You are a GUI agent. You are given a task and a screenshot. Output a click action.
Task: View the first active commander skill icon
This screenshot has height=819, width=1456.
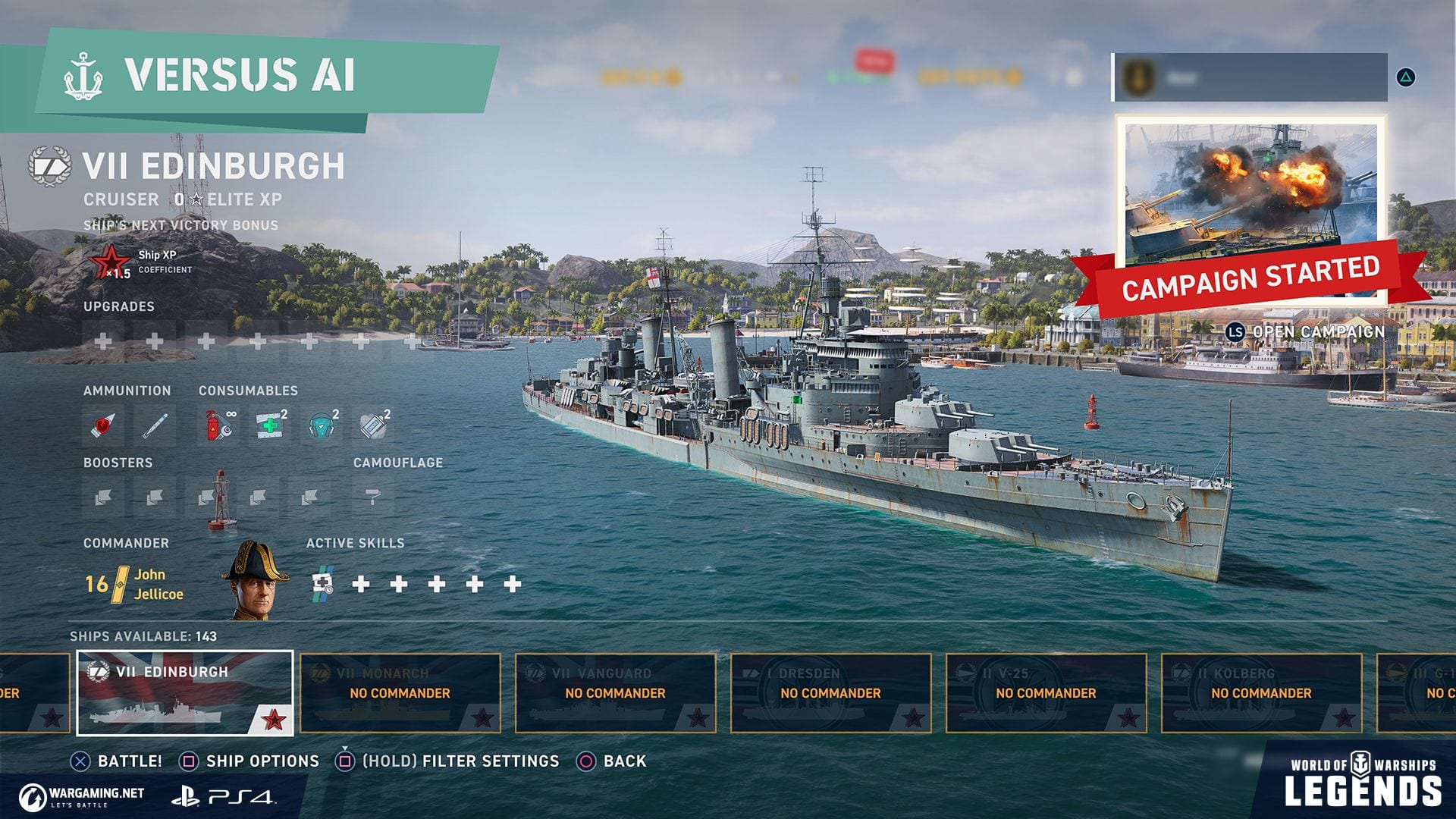pos(323,583)
